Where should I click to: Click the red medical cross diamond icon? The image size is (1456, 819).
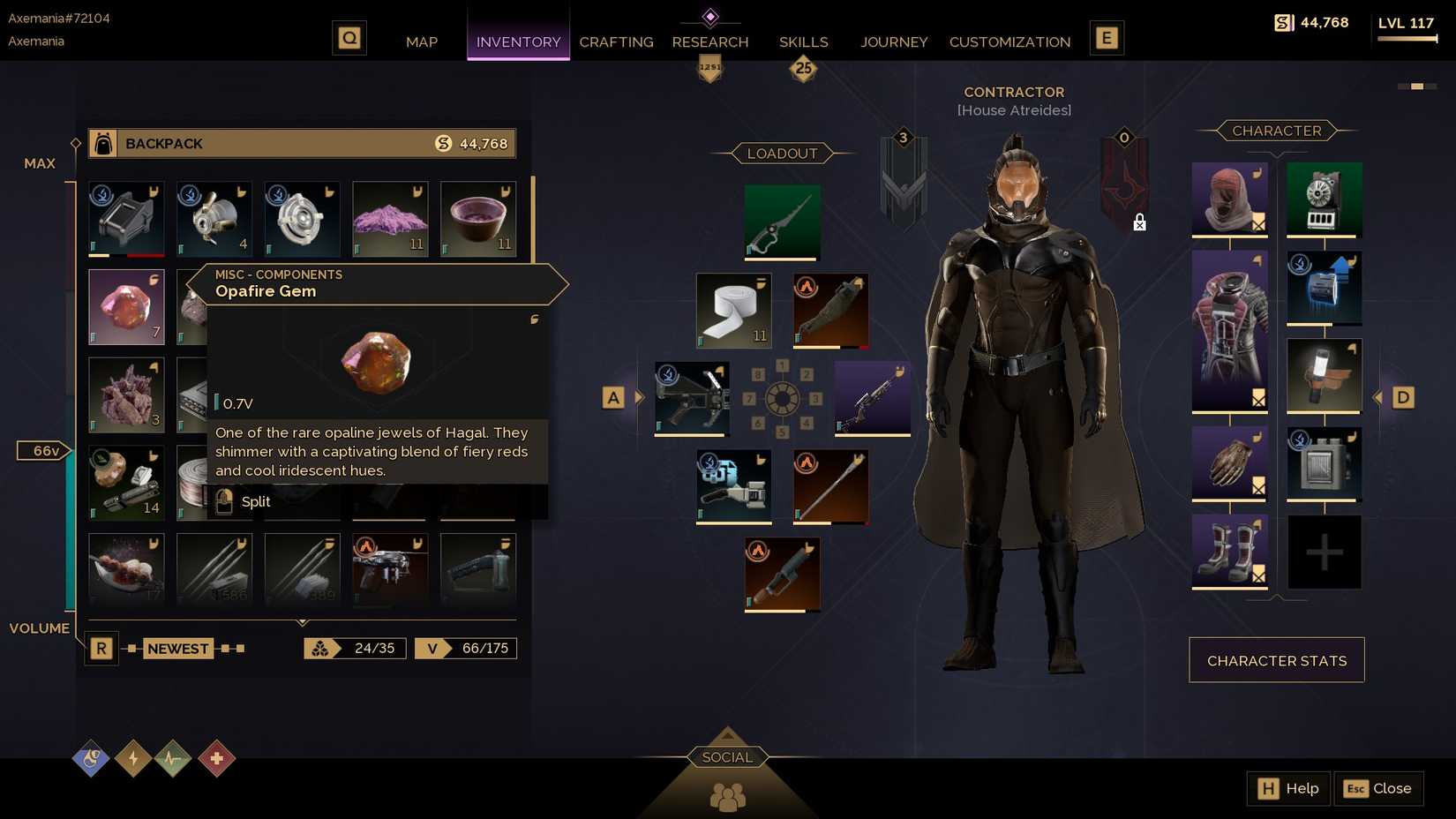[216, 759]
